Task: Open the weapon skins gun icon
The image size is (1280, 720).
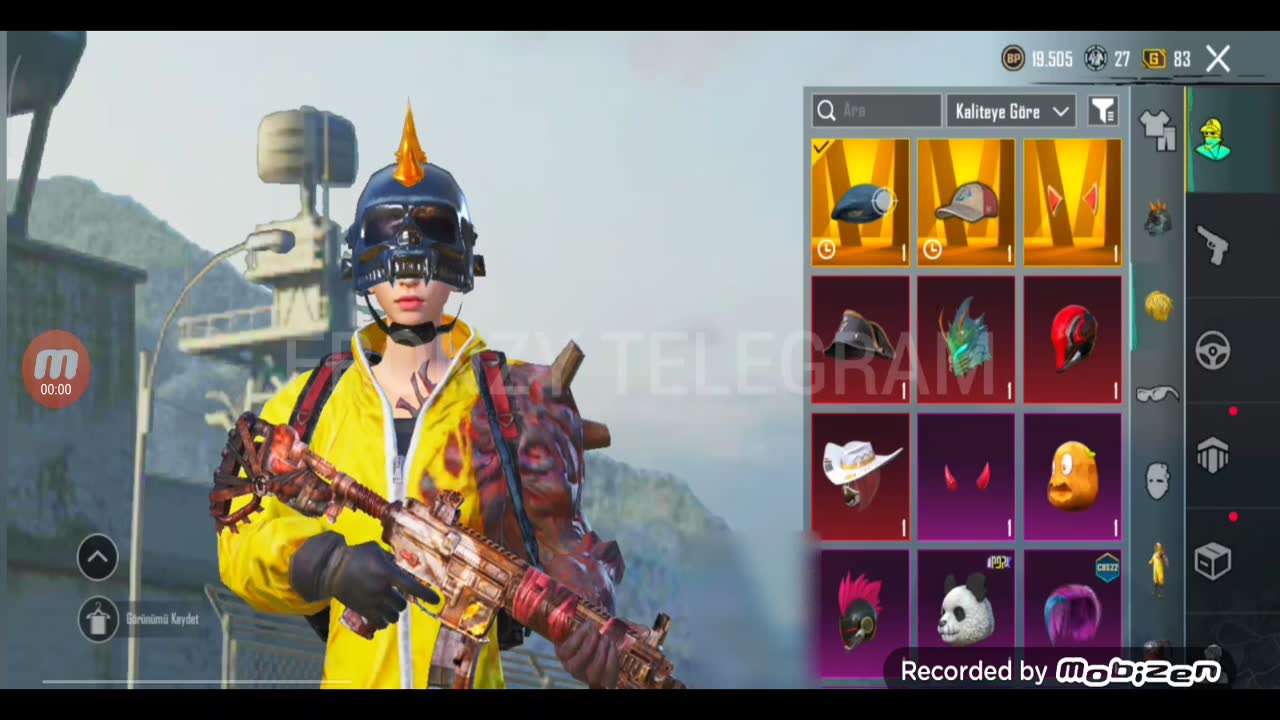Action: (x=1213, y=248)
